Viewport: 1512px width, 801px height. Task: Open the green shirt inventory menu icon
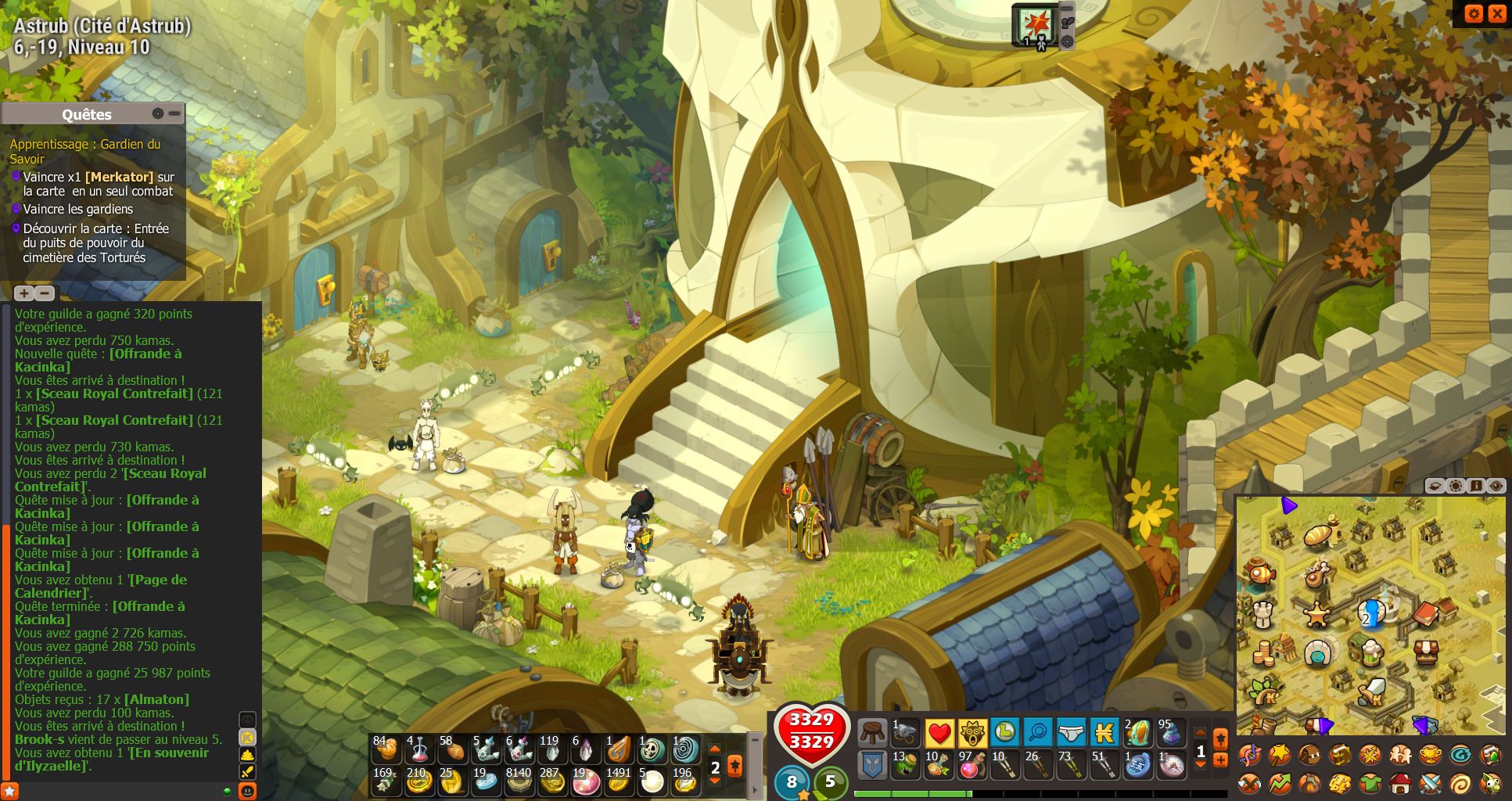point(1370,782)
